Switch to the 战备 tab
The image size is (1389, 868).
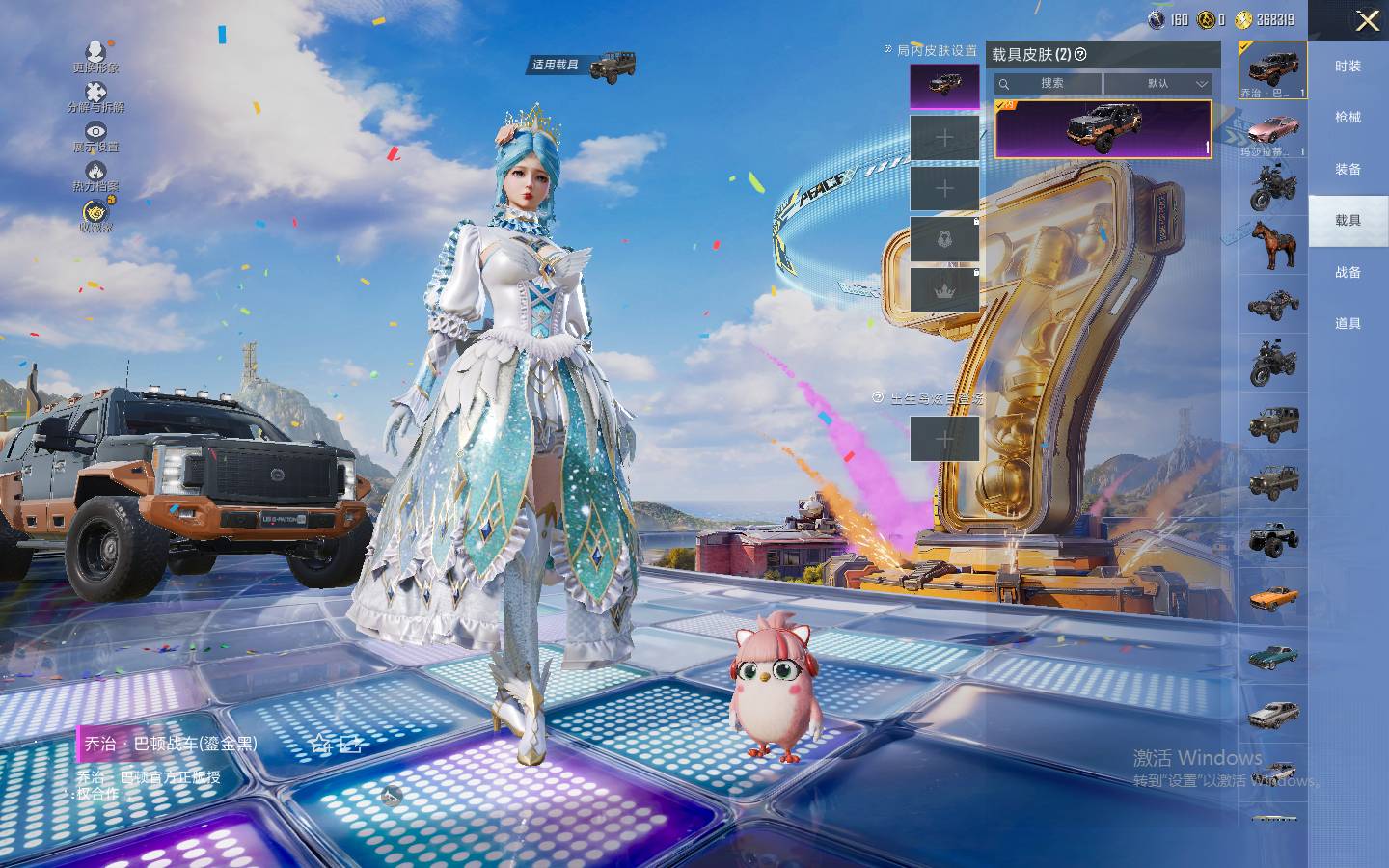(x=1348, y=272)
